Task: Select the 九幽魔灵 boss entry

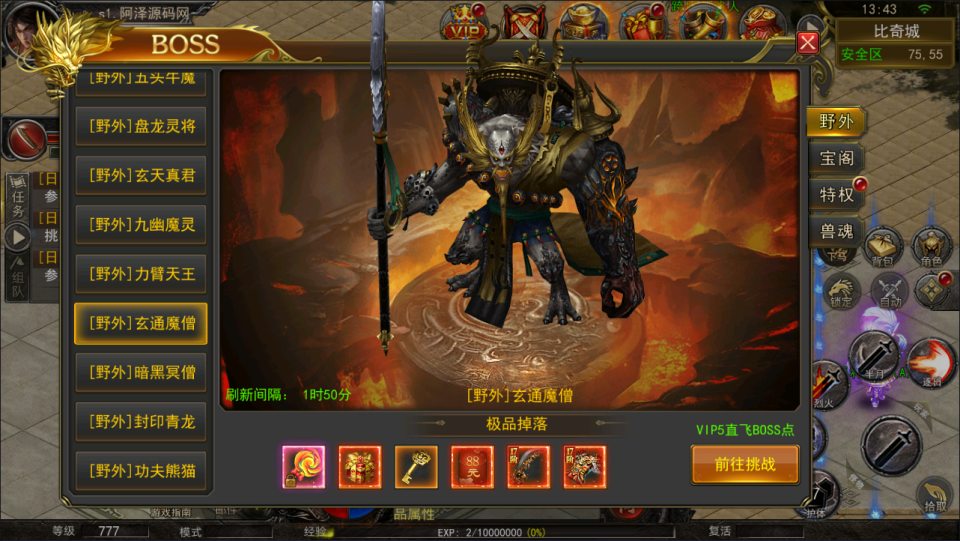Action: click(141, 224)
